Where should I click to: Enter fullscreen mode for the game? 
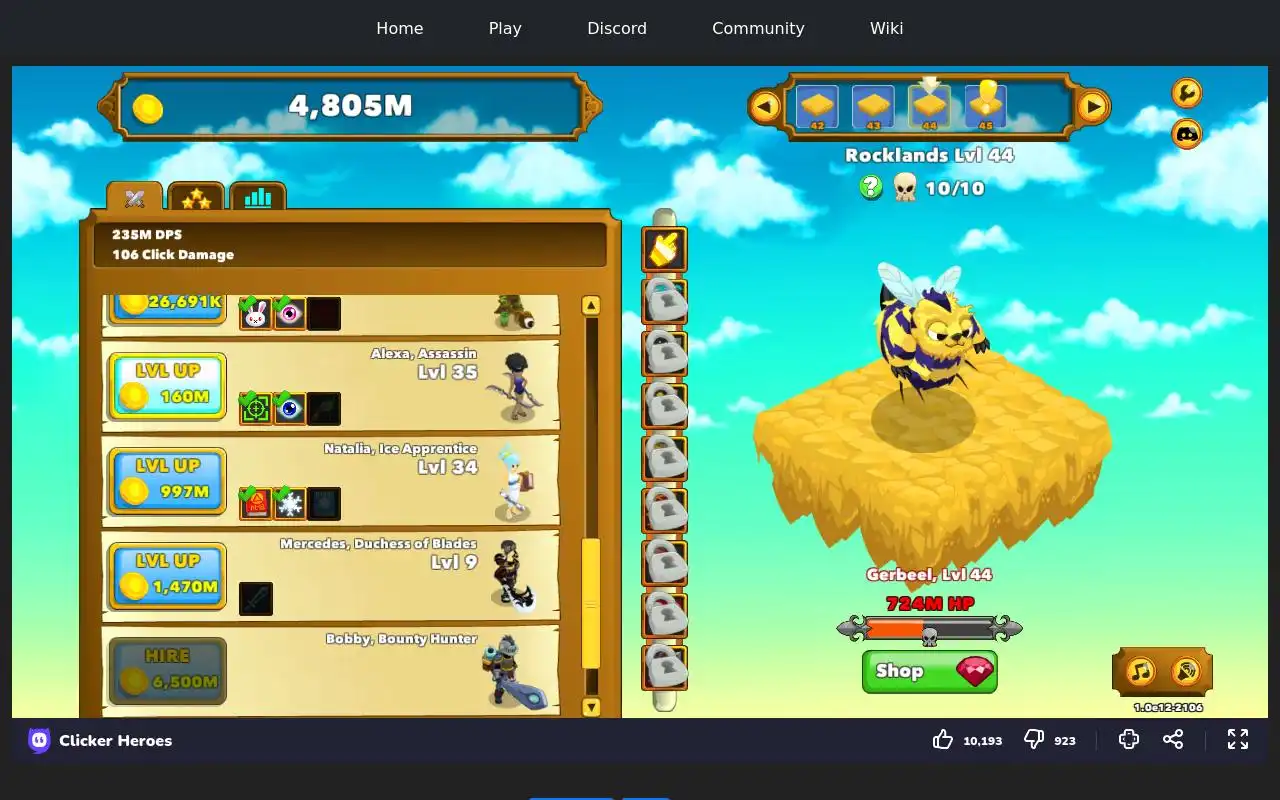[1238, 740]
